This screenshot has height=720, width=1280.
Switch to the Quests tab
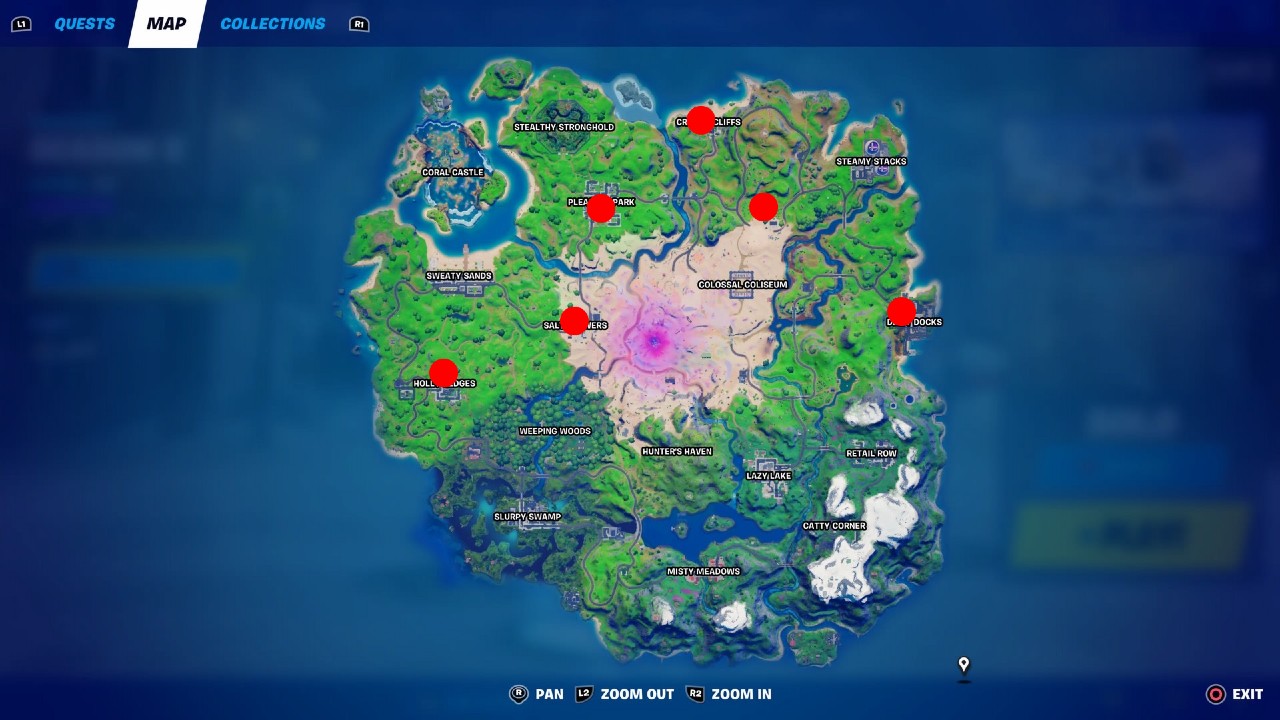(85, 23)
